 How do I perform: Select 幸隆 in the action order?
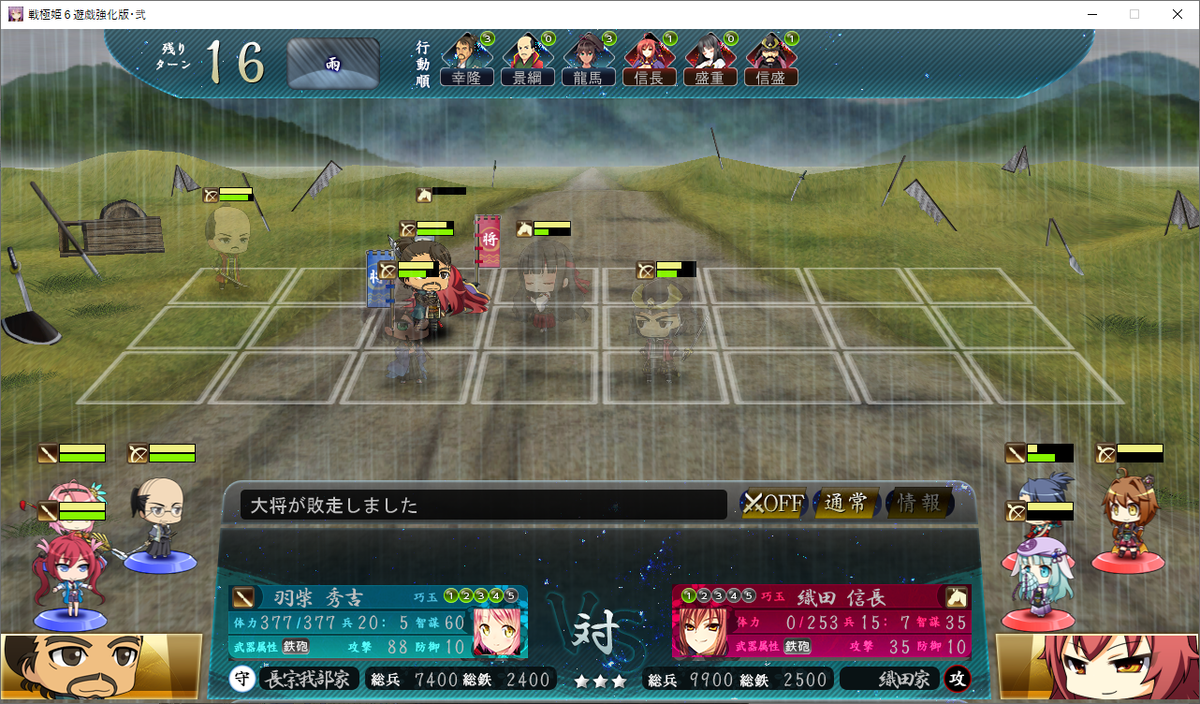(x=467, y=60)
